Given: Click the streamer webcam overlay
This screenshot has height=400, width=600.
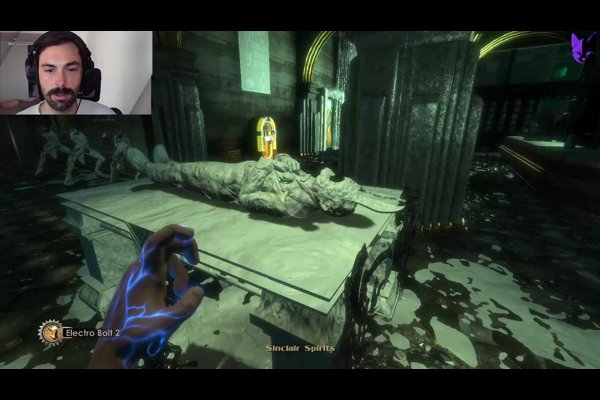Looking at the screenshot, I should tap(76, 72).
